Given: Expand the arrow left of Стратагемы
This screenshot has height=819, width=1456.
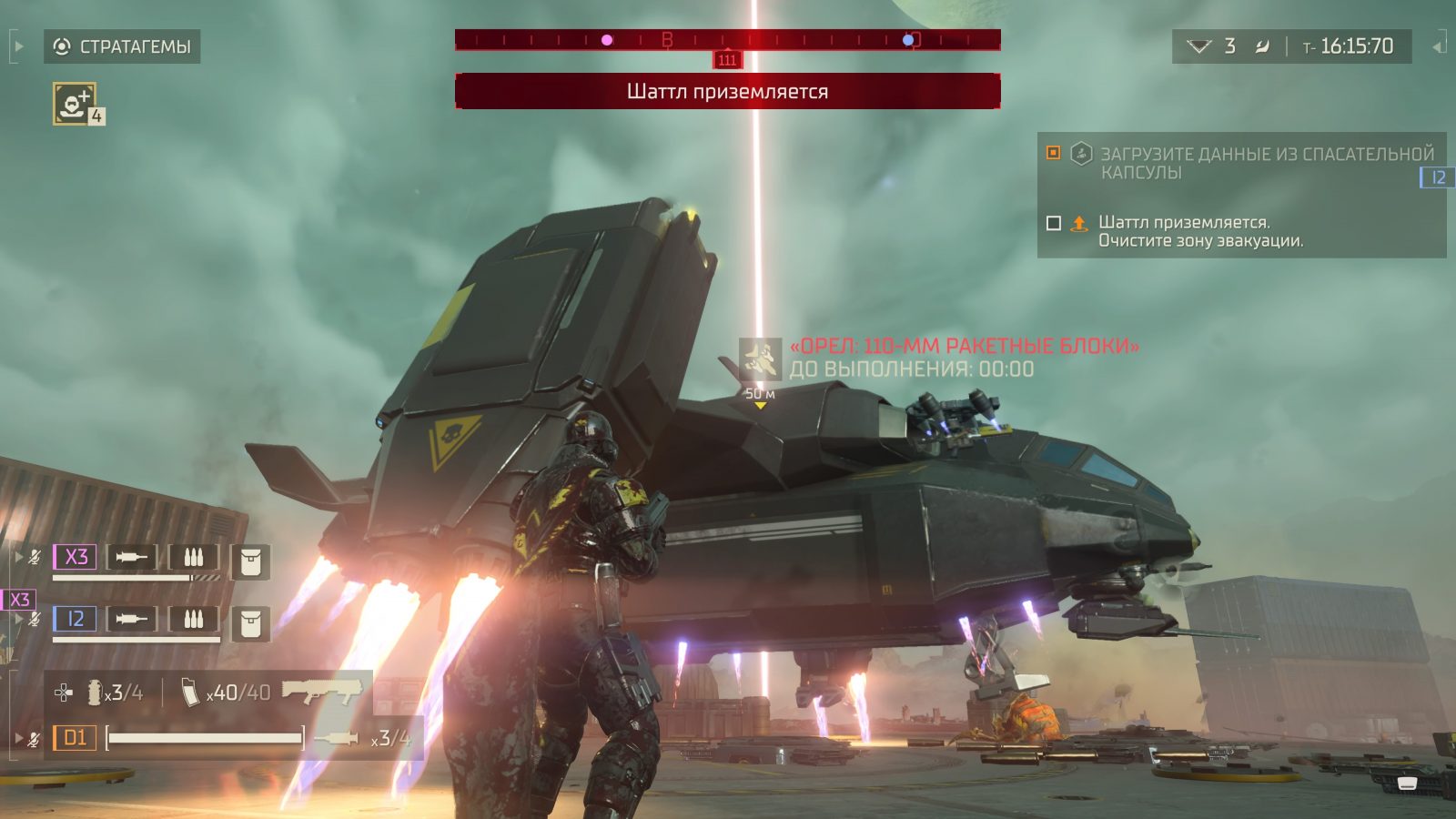Looking at the screenshot, I should [18, 46].
